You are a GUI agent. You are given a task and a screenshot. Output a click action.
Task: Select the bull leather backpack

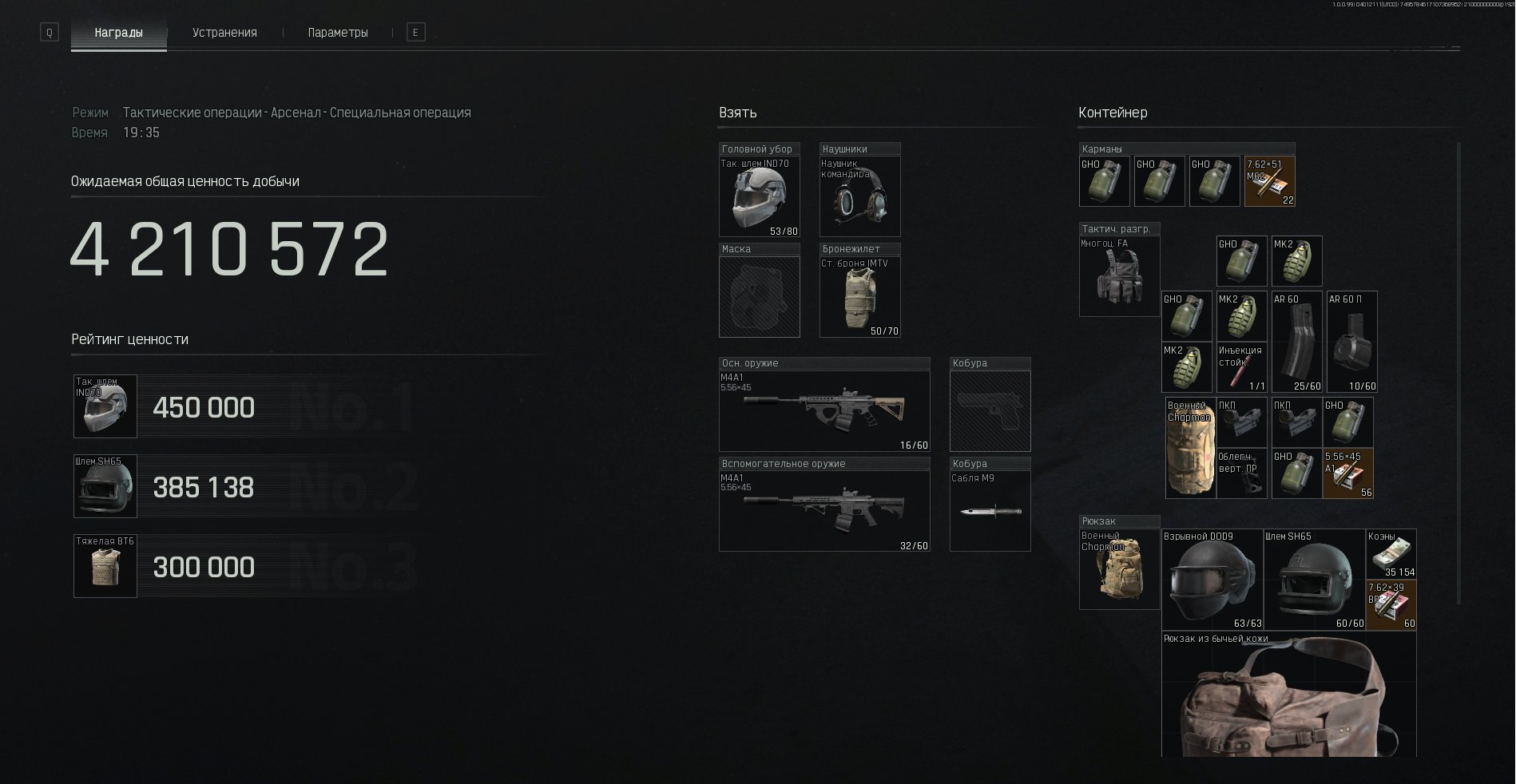(1288, 695)
